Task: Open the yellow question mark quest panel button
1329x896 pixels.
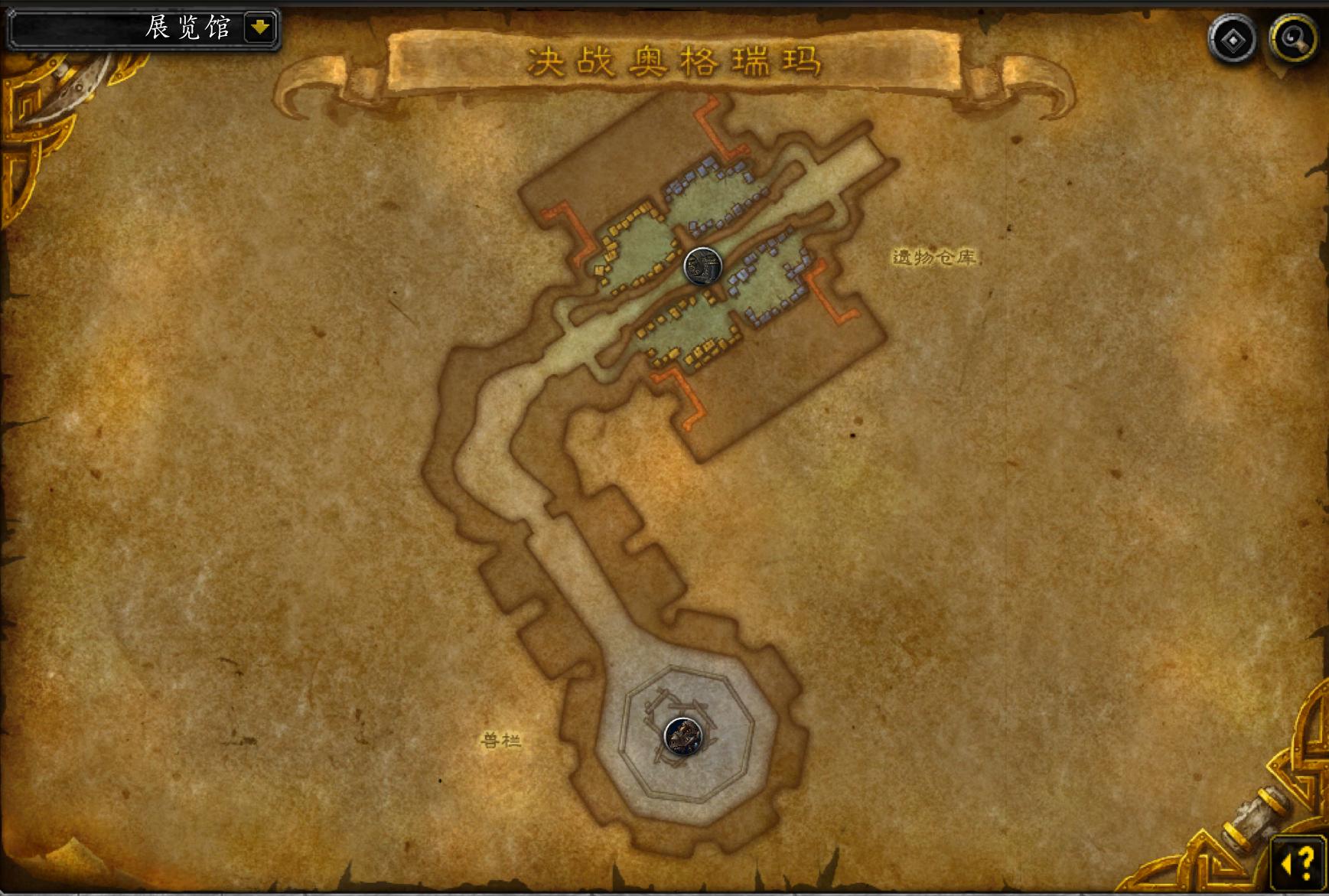Action: pyautogui.click(x=1298, y=864)
